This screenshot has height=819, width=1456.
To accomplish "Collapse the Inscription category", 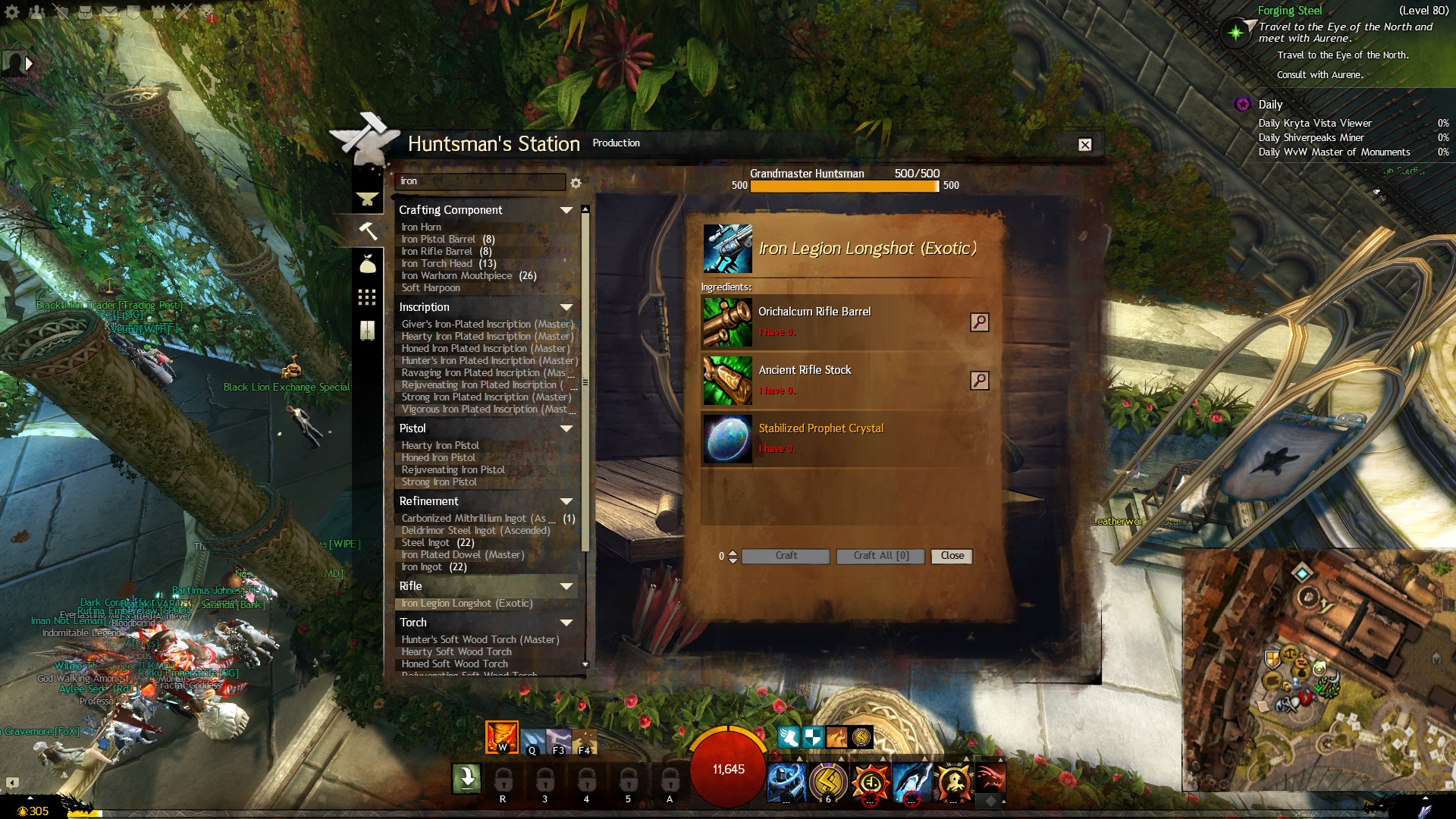I will (566, 307).
